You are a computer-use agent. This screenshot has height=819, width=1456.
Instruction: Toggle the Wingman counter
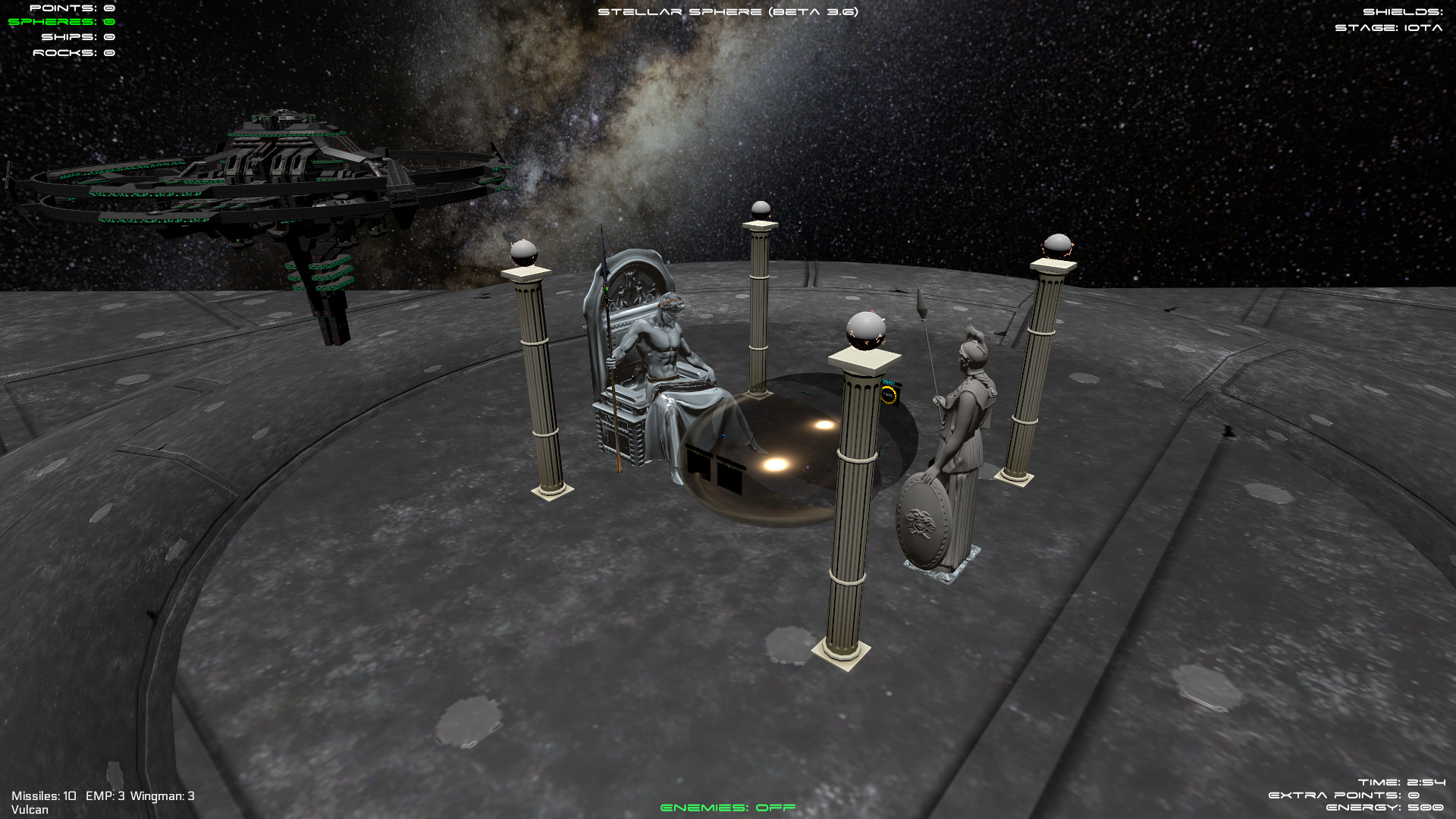coord(162,797)
